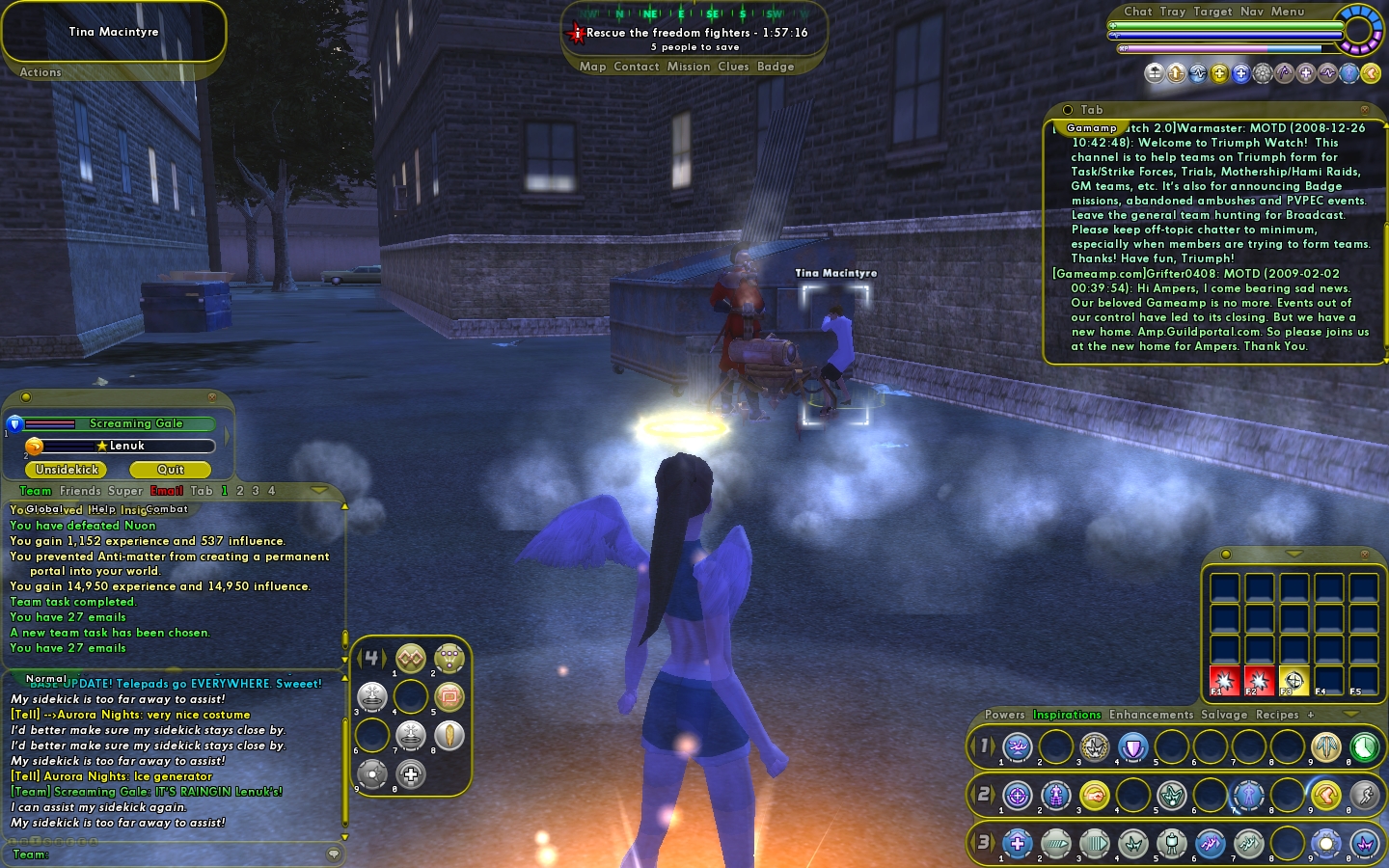Open the Contact list
The image size is (1389, 868).
point(636,67)
